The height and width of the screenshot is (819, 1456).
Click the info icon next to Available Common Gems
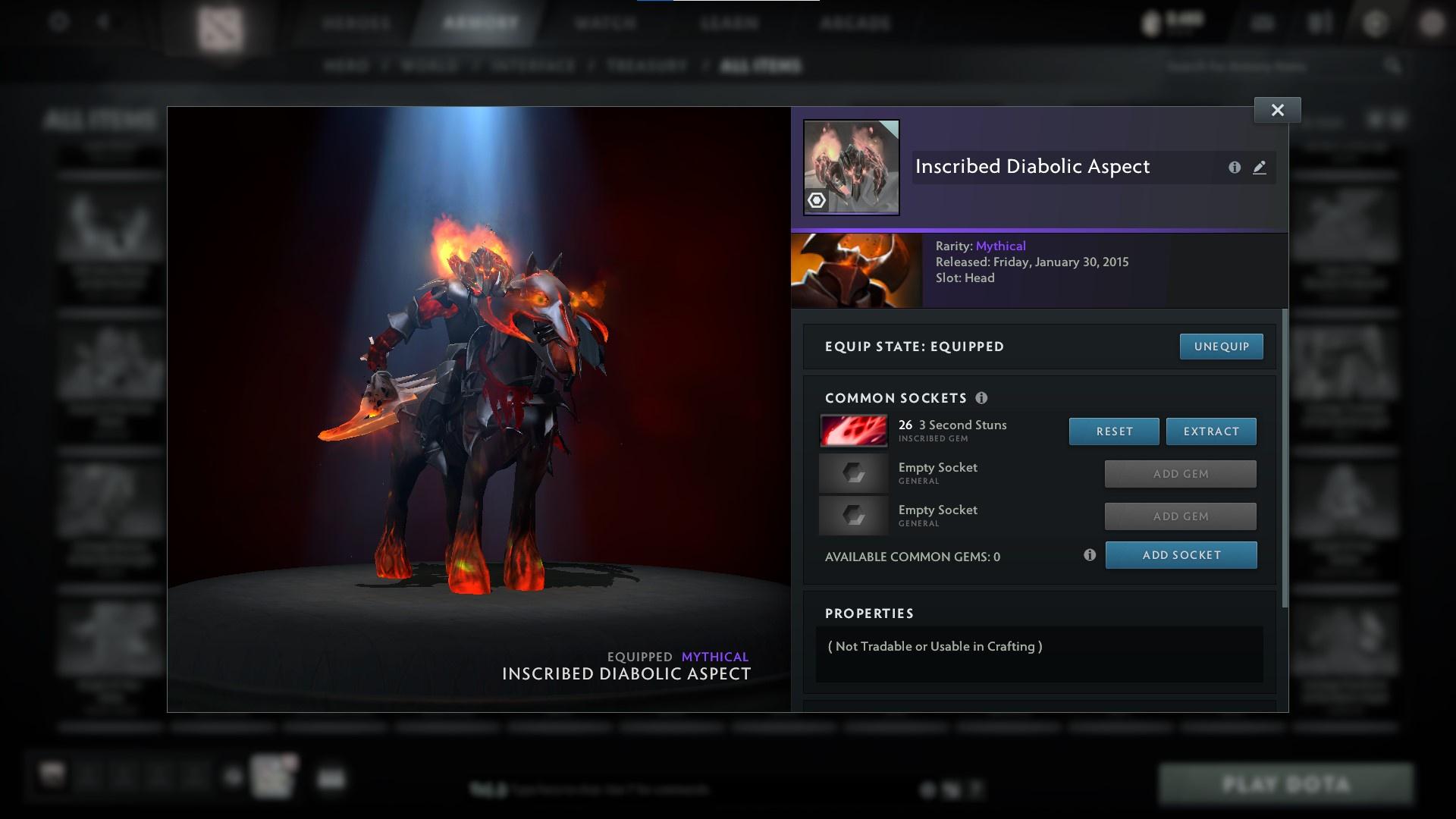tap(1090, 554)
